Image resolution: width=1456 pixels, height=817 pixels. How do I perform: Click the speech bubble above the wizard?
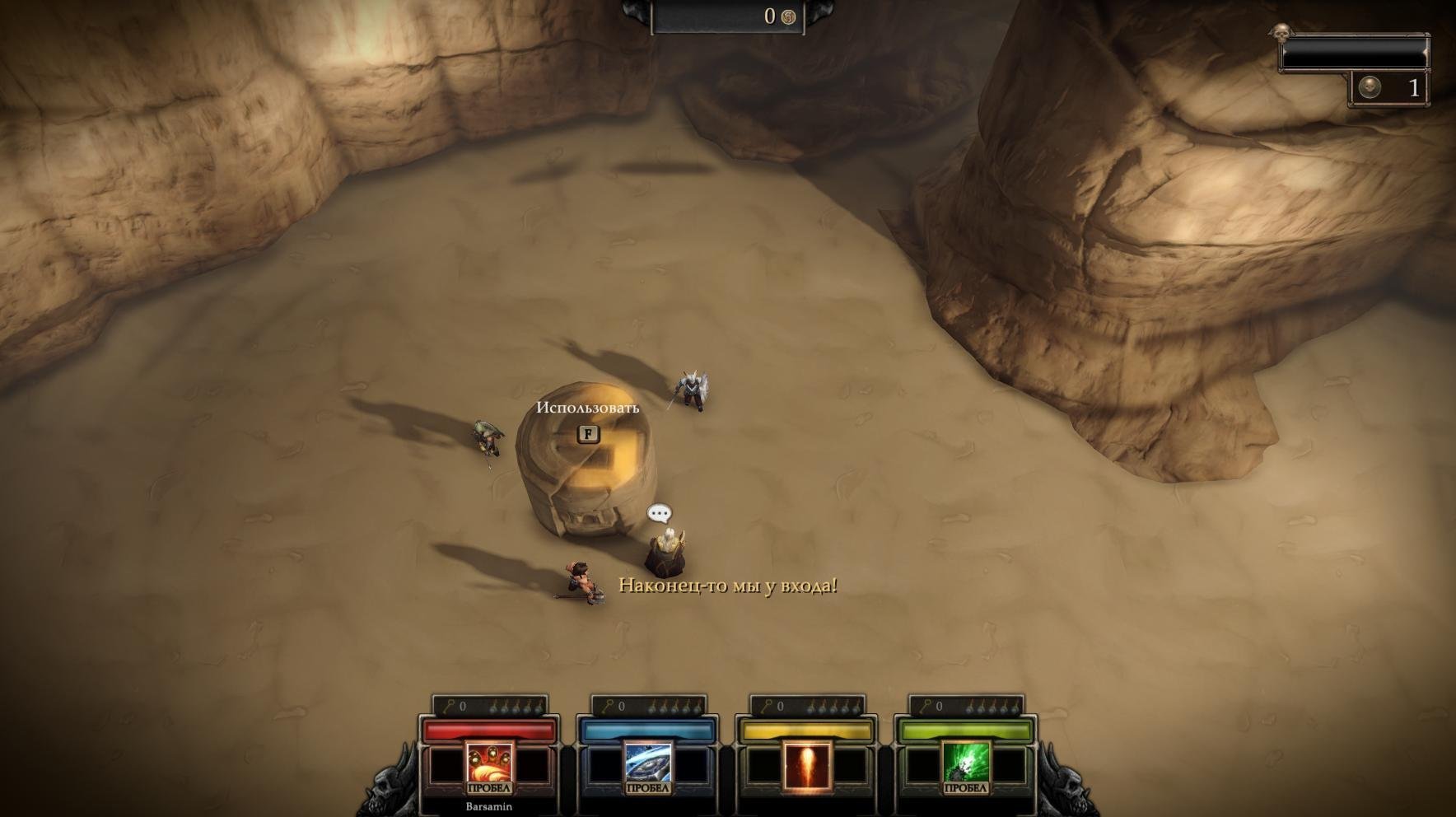(660, 514)
